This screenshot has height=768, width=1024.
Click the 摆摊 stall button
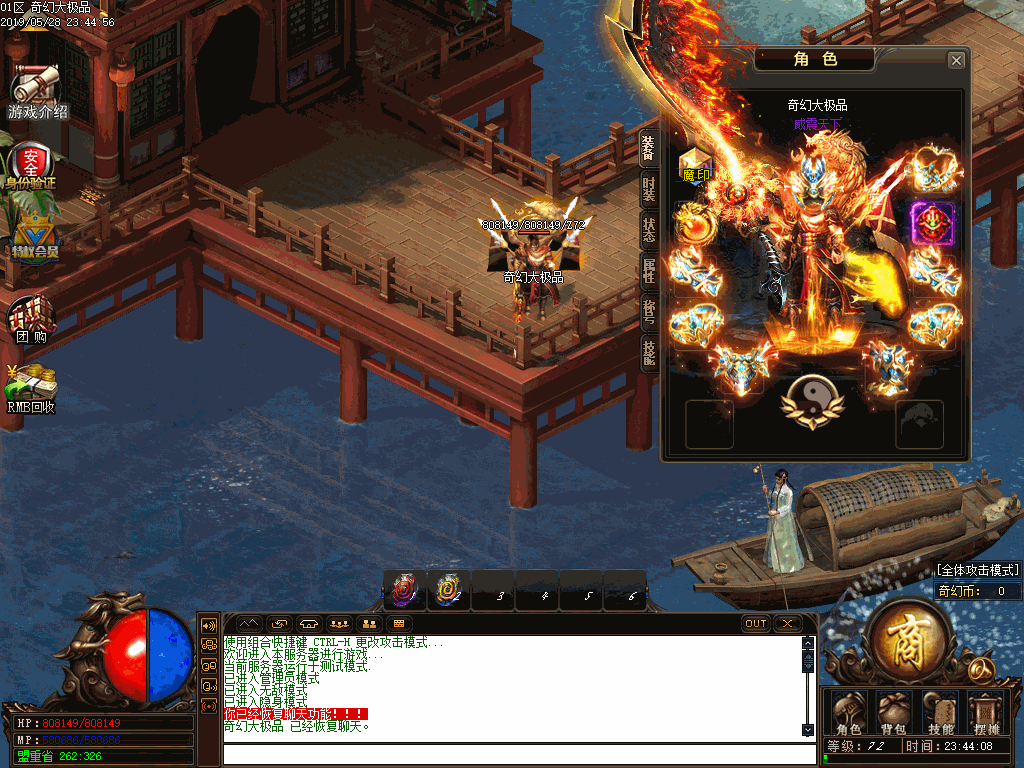click(986, 711)
